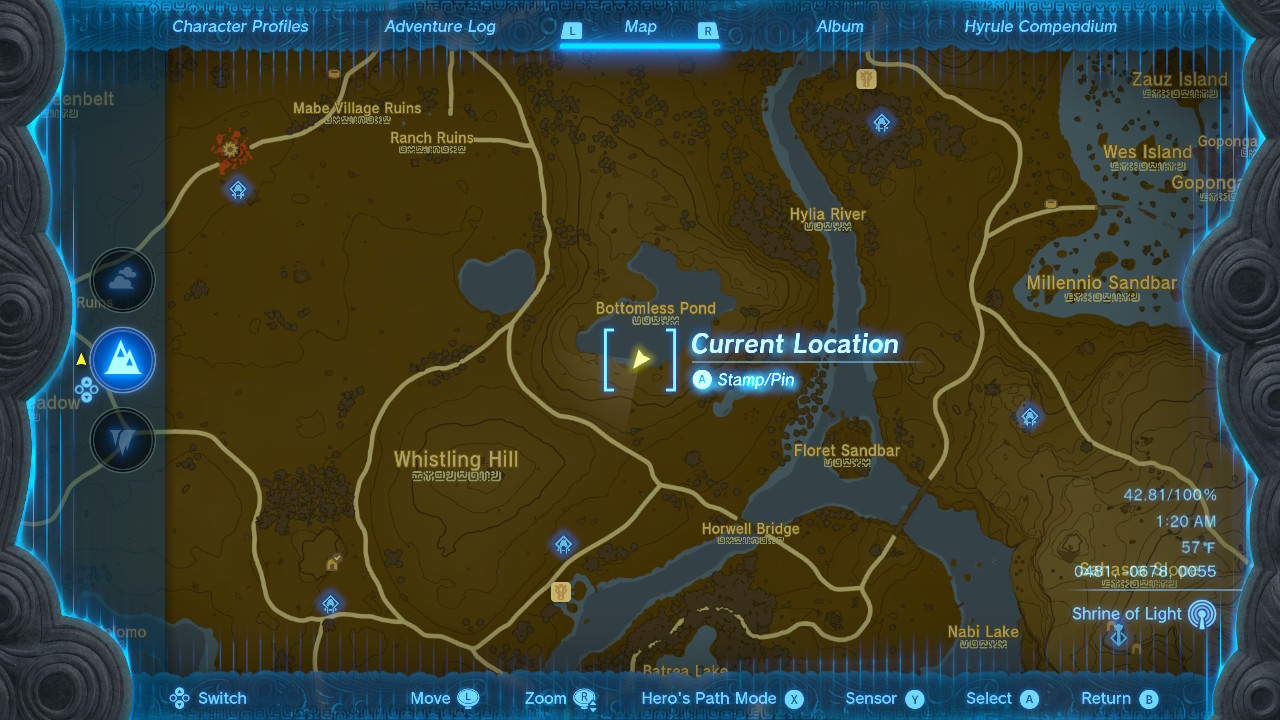The width and height of the screenshot is (1280, 720).
Task: Switch to the Hyrule Compendium tab
Action: (x=1041, y=27)
